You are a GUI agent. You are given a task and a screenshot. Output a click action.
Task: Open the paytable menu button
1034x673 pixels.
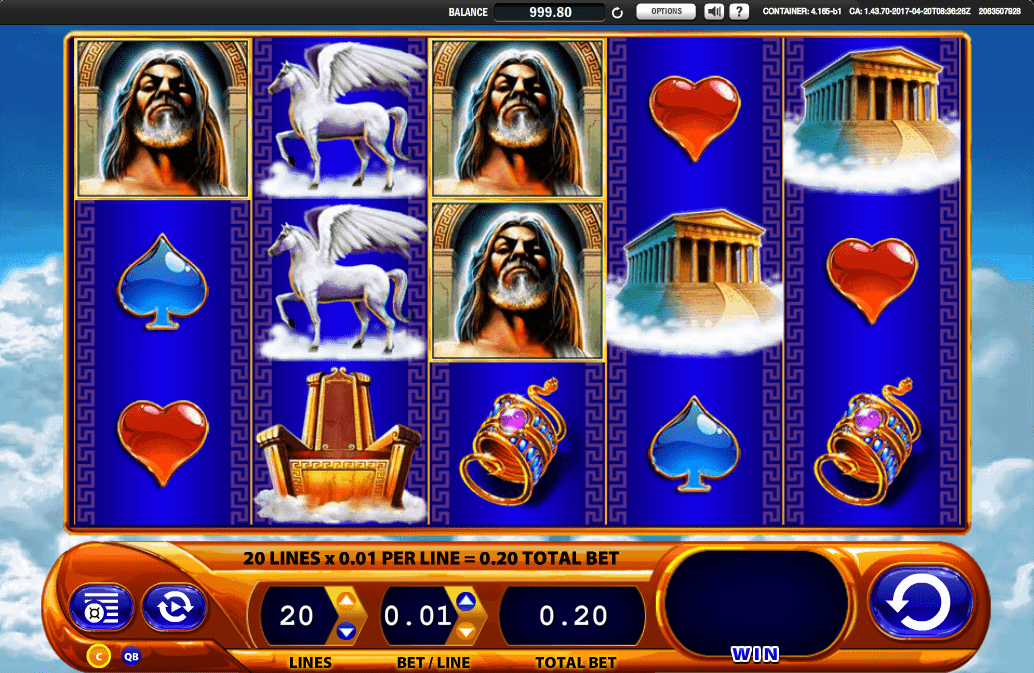[x=100, y=607]
